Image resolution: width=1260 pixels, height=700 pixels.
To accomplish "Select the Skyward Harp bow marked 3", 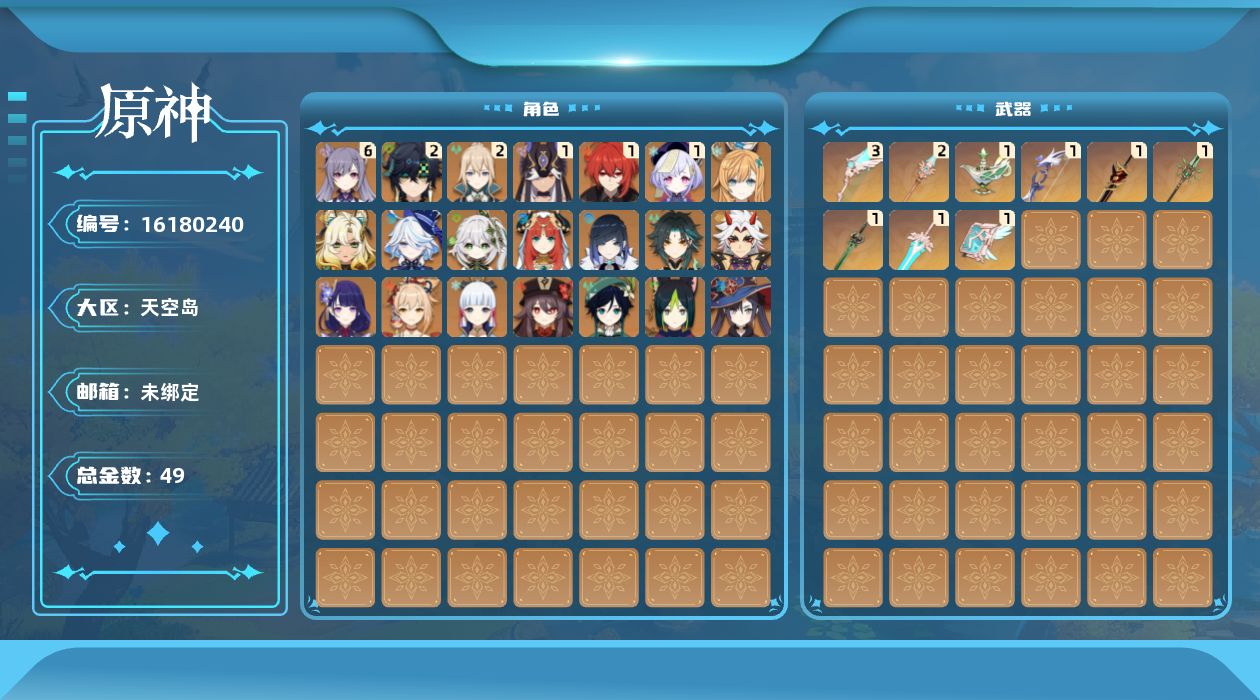I will [x=853, y=172].
